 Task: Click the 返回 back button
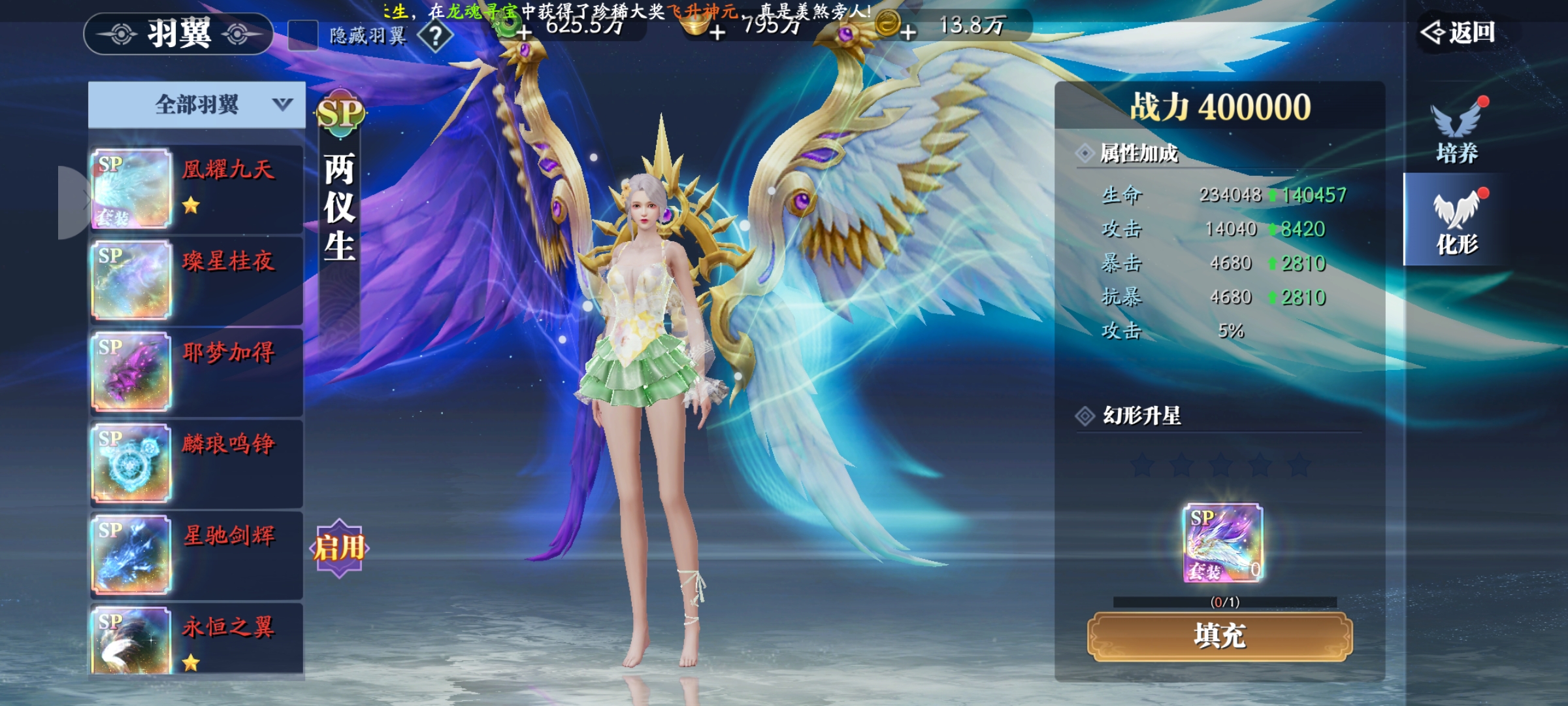pos(1460,33)
